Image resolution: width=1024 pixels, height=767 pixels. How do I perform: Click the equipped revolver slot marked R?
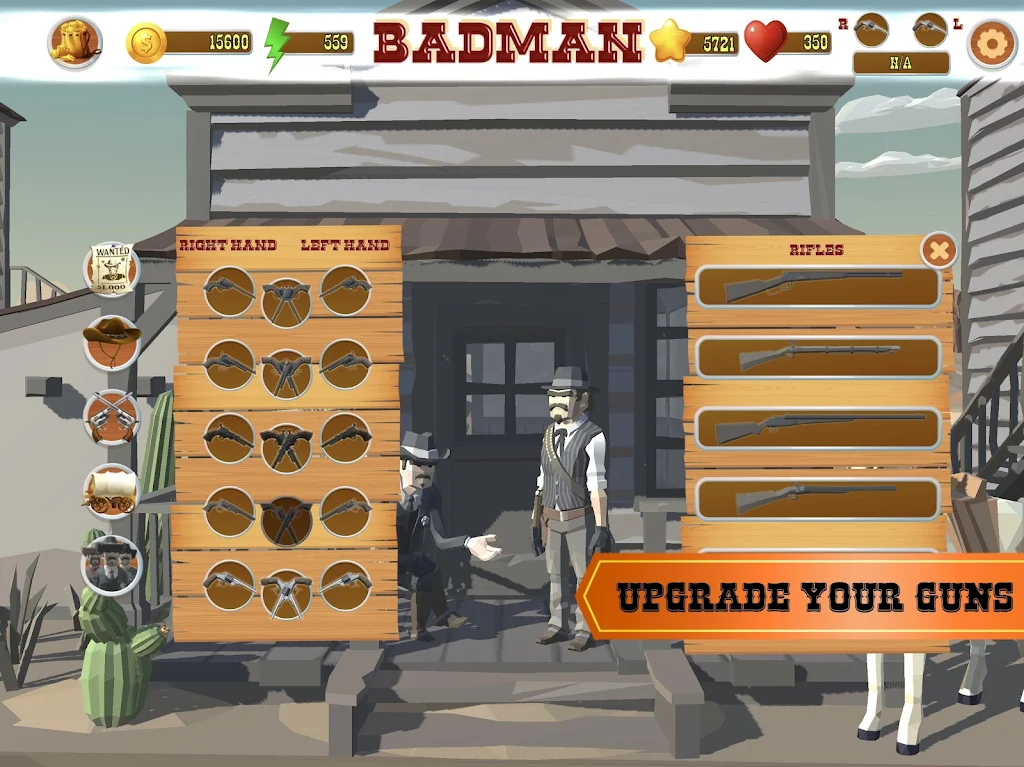point(871,30)
